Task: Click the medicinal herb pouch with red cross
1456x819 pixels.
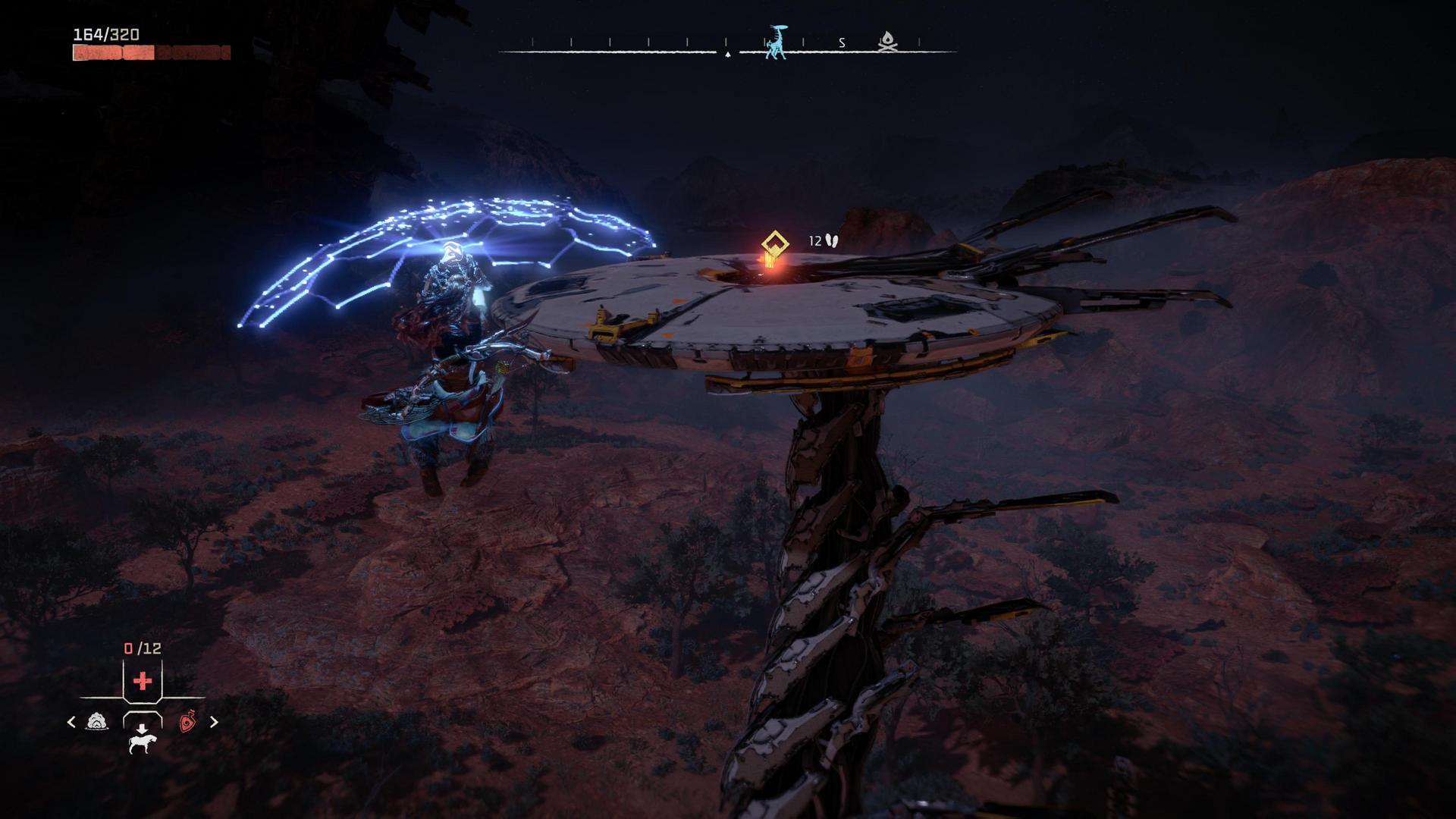Action: [143, 680]
